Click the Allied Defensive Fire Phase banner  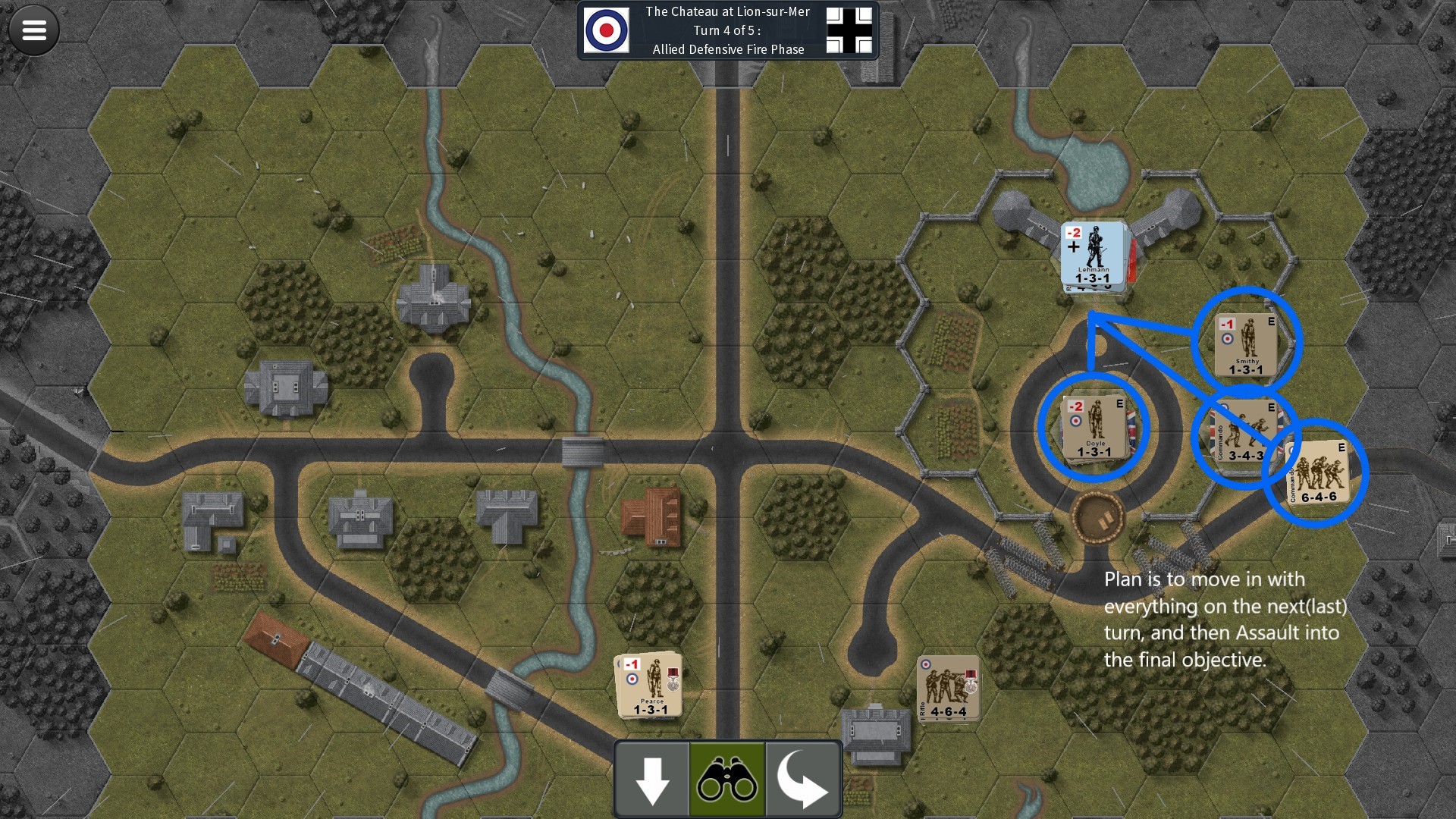pyautogui.click(x=726, y=49)
